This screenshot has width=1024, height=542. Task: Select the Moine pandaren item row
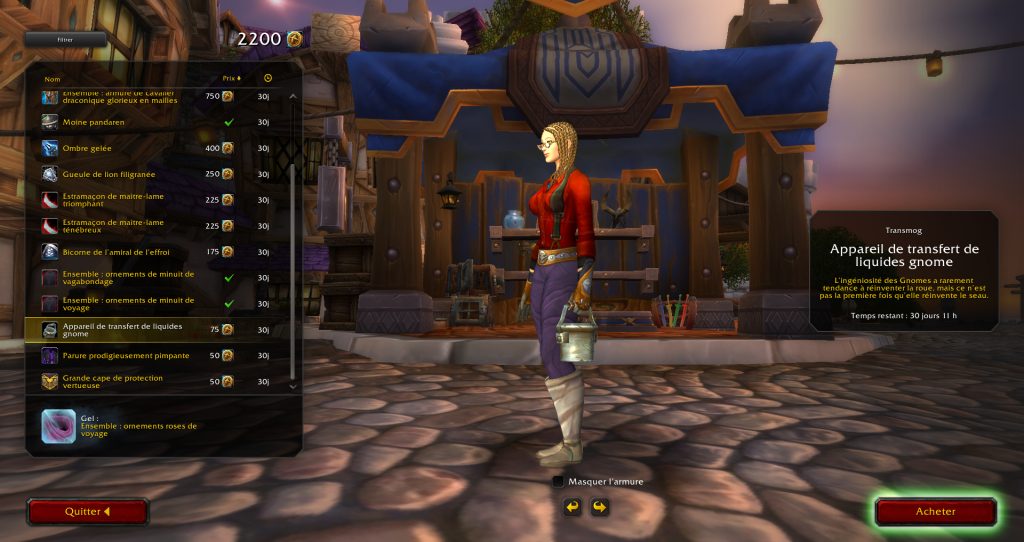tap(150, 122)
